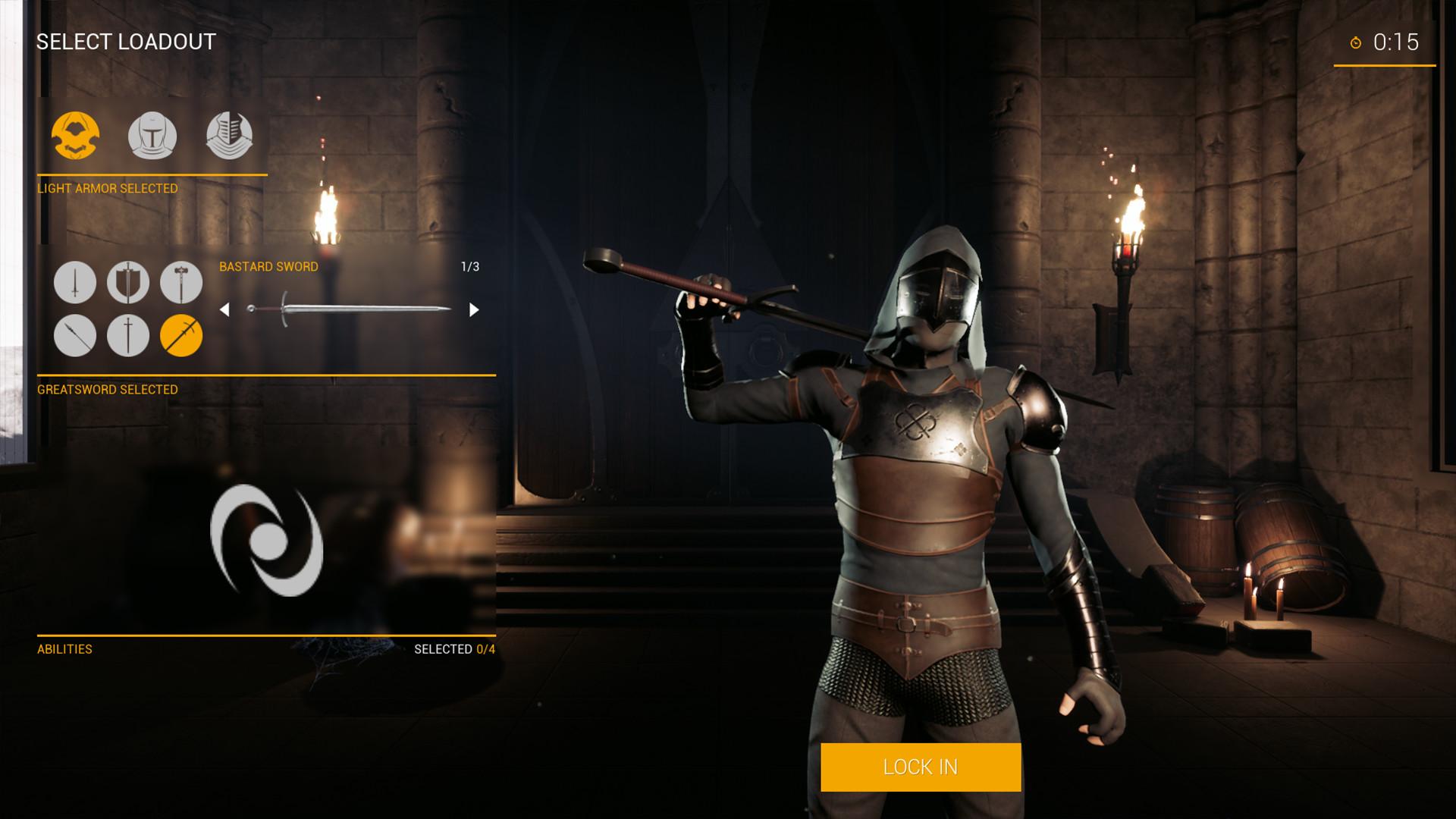Image resolution: width=1456 pixels, height=819 pixels.
Task: Pick the heavy armor visored helm icon
Action: point(229,136)
